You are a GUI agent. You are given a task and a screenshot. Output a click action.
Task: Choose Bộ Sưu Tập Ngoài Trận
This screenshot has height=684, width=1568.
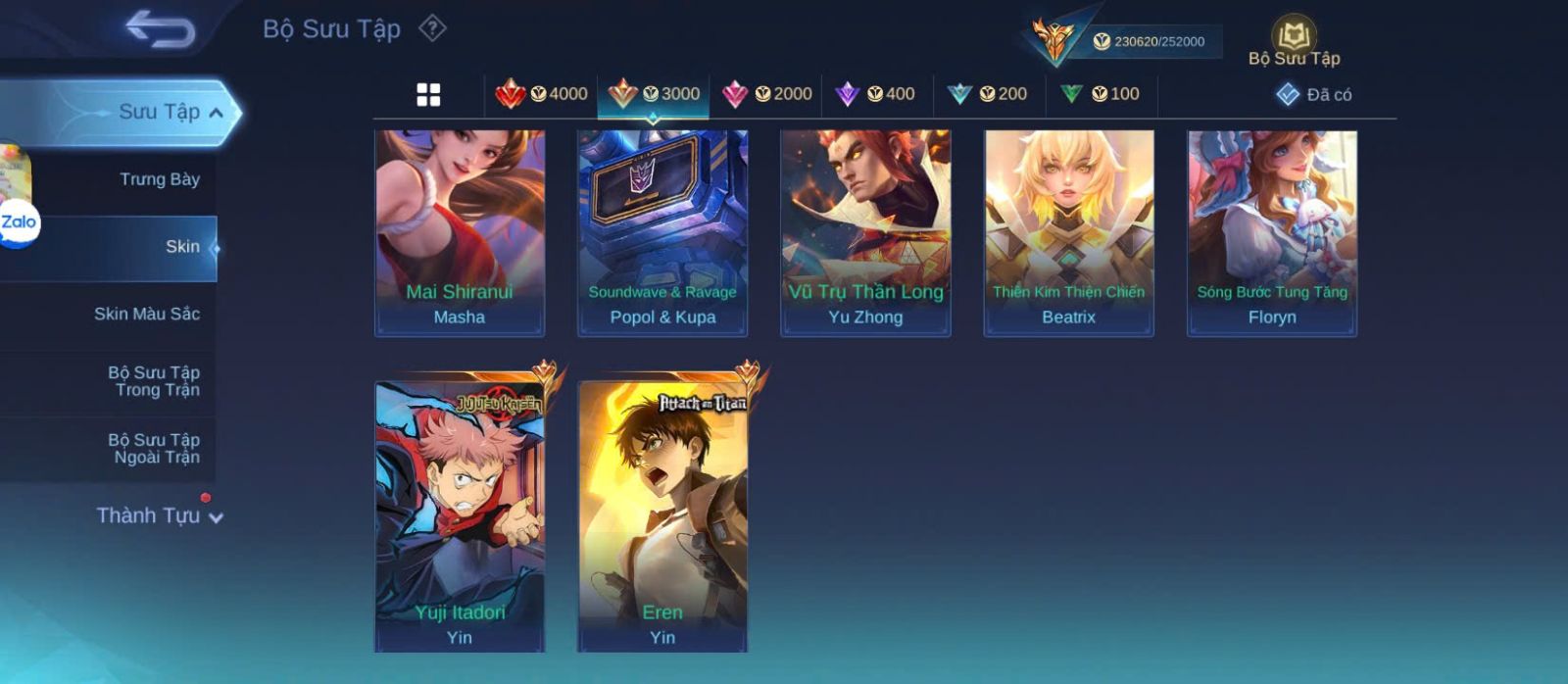154,449
